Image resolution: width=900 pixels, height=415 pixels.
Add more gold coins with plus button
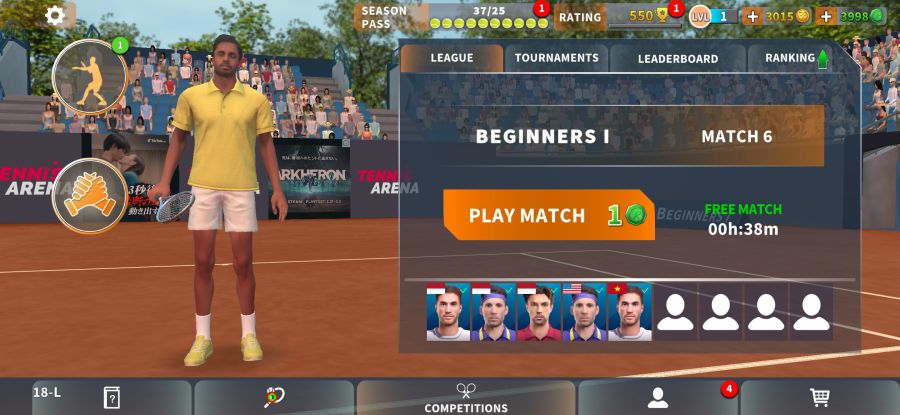point(753,16)
